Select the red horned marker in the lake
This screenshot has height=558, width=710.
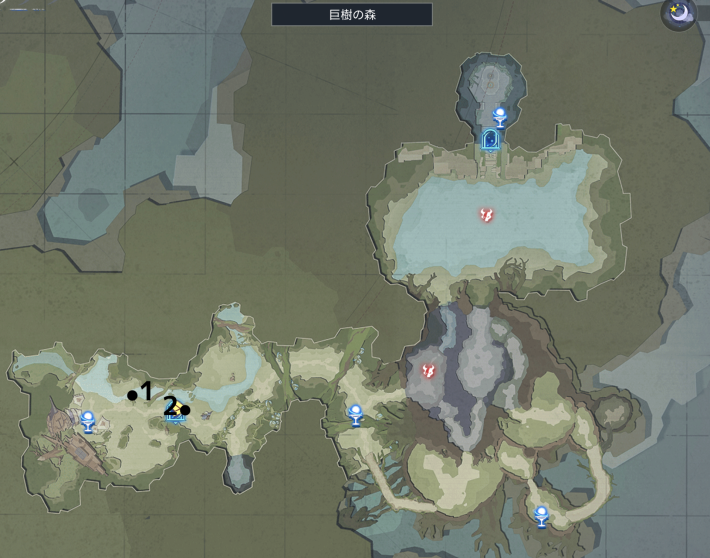pos(486,214)
